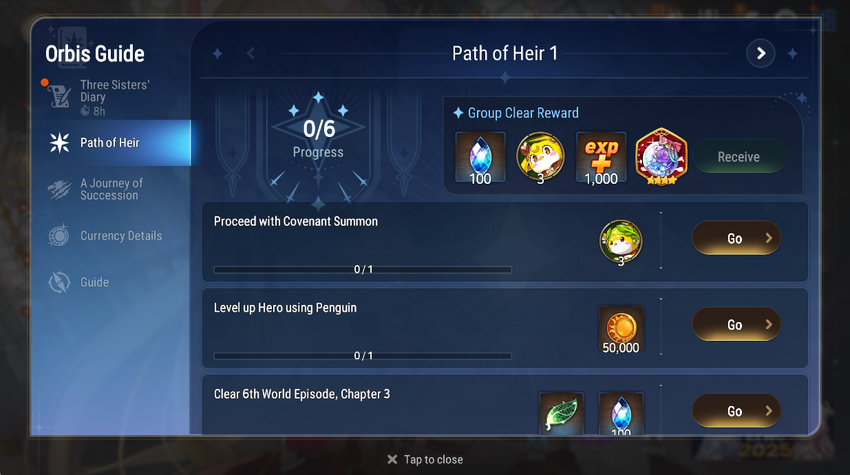
Task: View the yellow creature group reward icon
Action: pos(541,158)
